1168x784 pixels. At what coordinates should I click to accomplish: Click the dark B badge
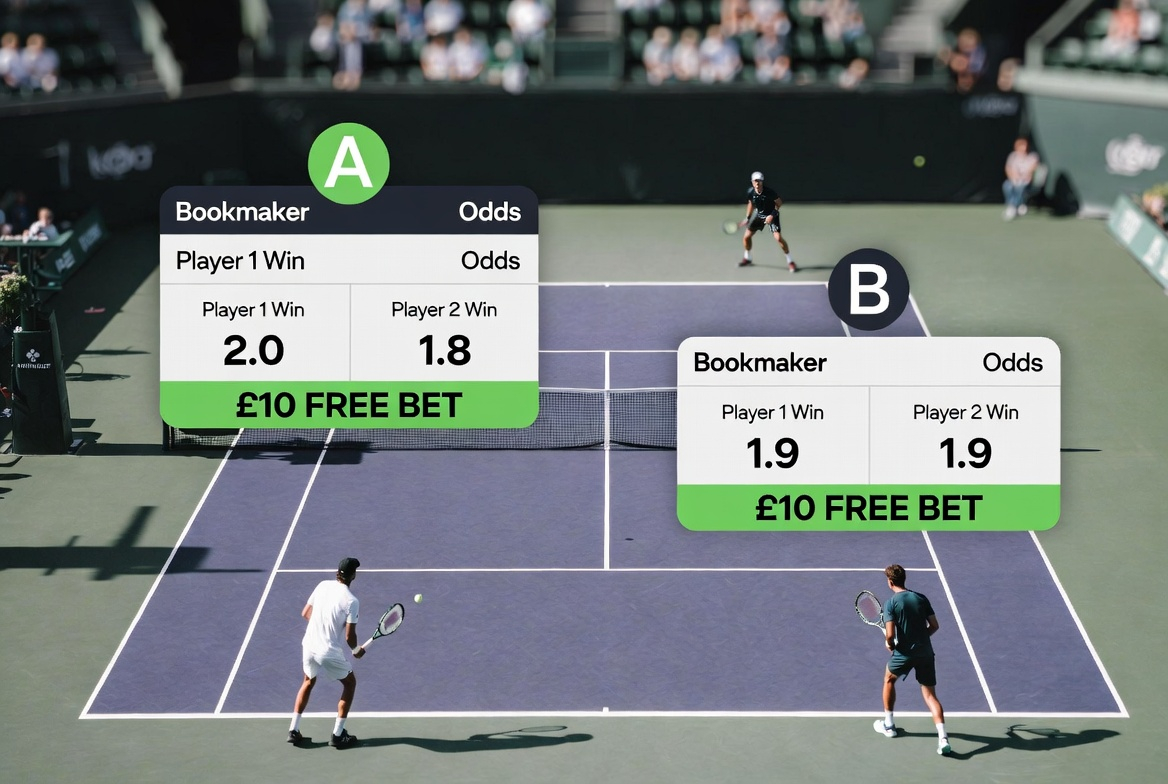click(868, 290)
